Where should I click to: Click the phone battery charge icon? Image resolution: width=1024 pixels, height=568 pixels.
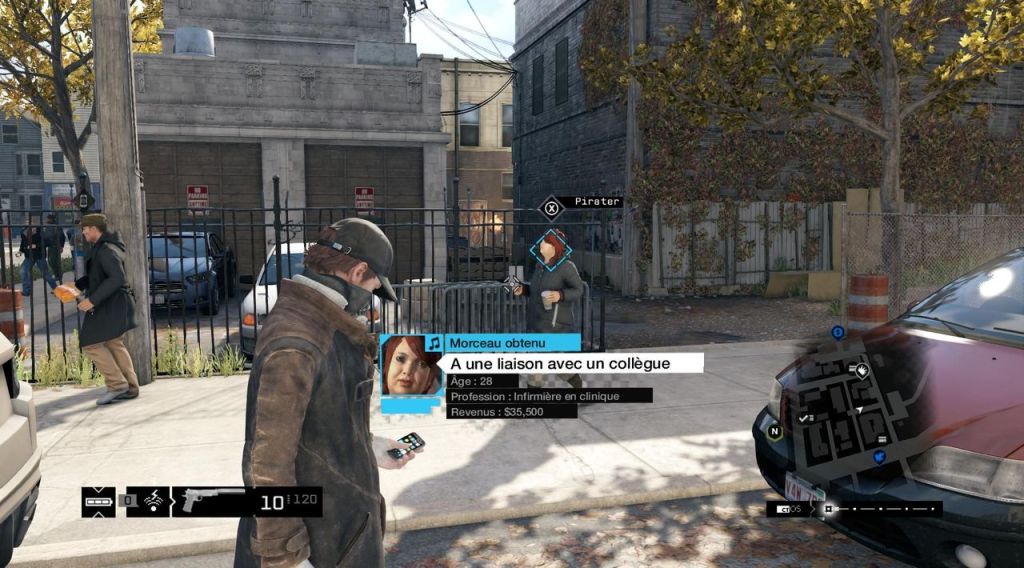pyautogui.click(x=98, y=501)
